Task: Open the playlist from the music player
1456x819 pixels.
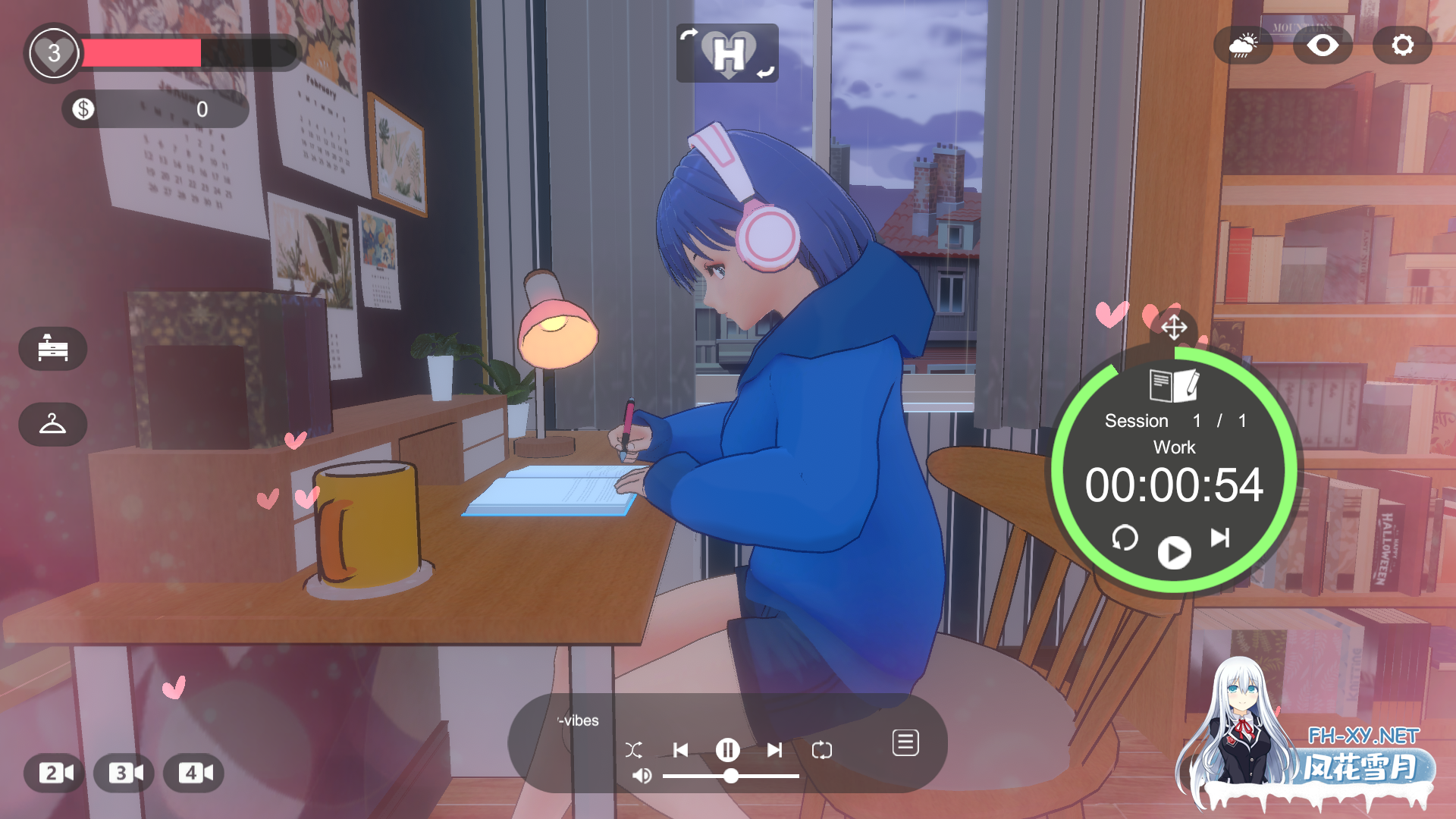Action: click(x=905, y=742)
